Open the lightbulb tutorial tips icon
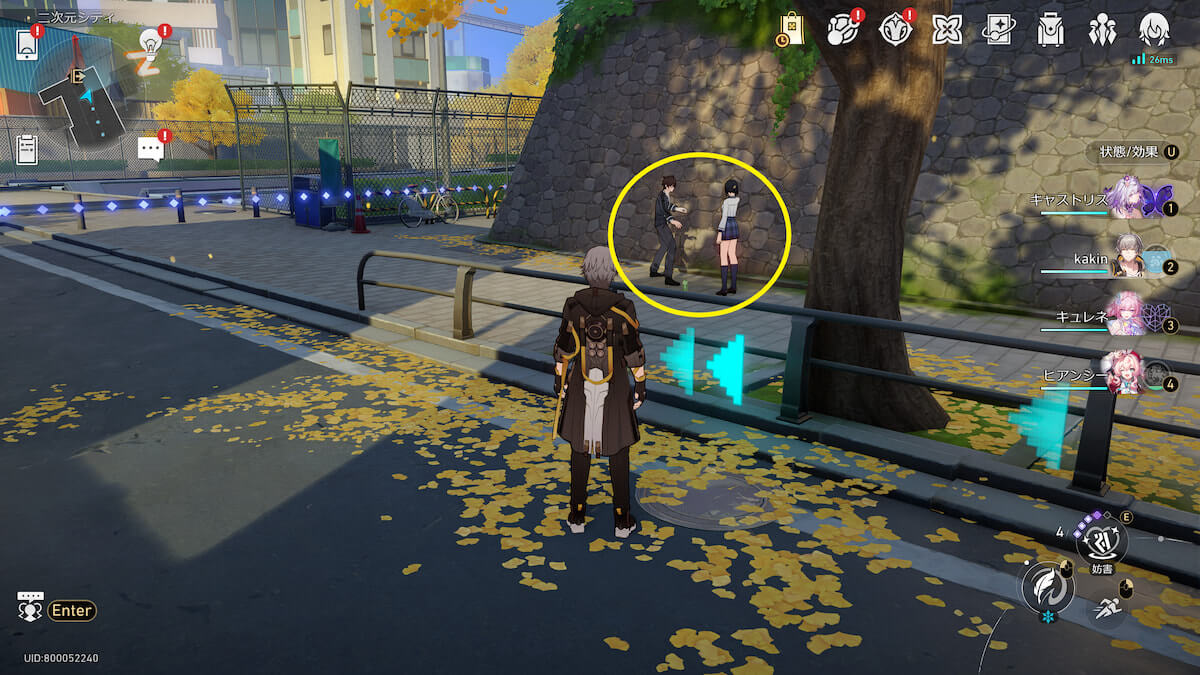The image size is (1200, 675). click(x=150, y=46)
